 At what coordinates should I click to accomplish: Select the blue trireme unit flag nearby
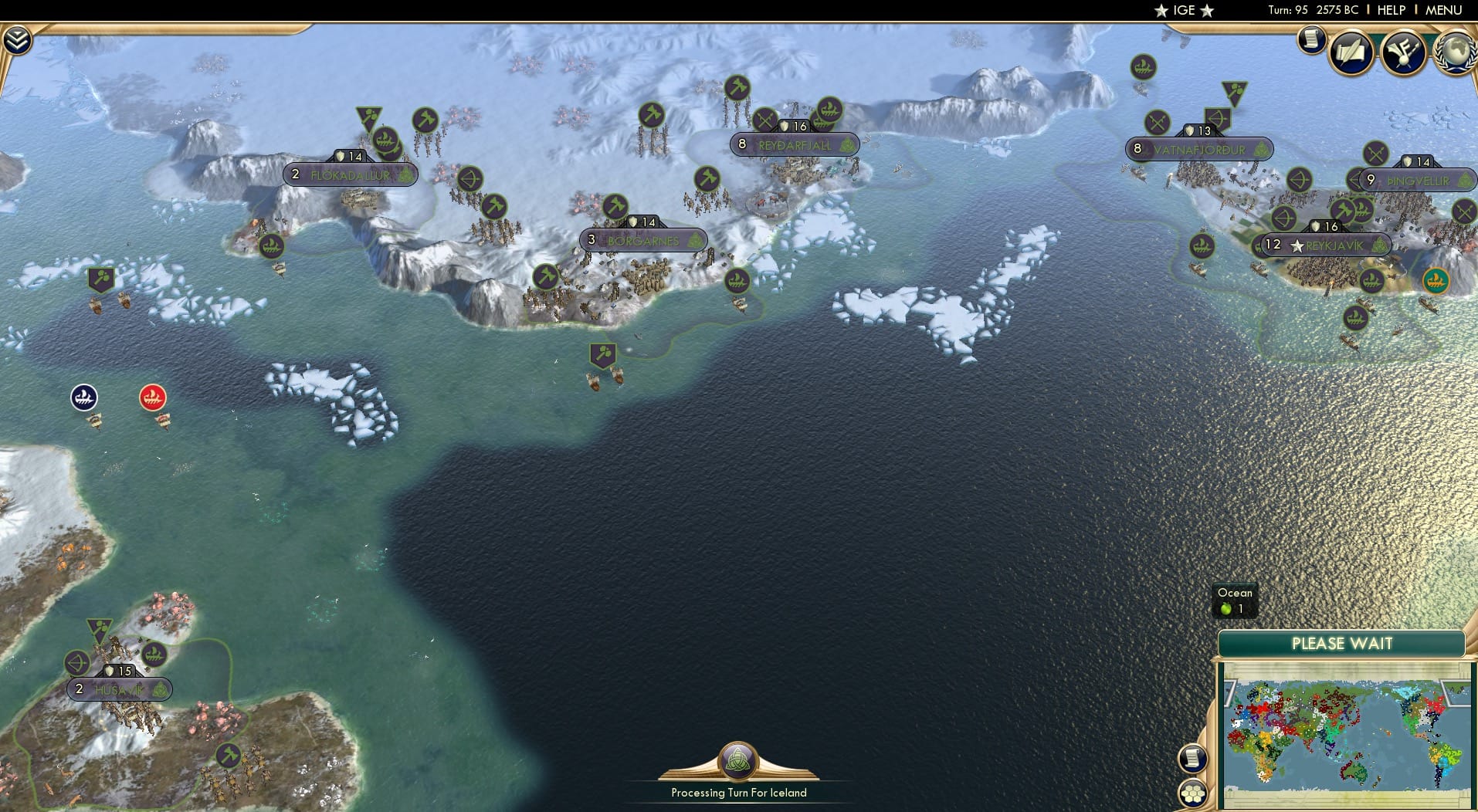coord(83,397)
